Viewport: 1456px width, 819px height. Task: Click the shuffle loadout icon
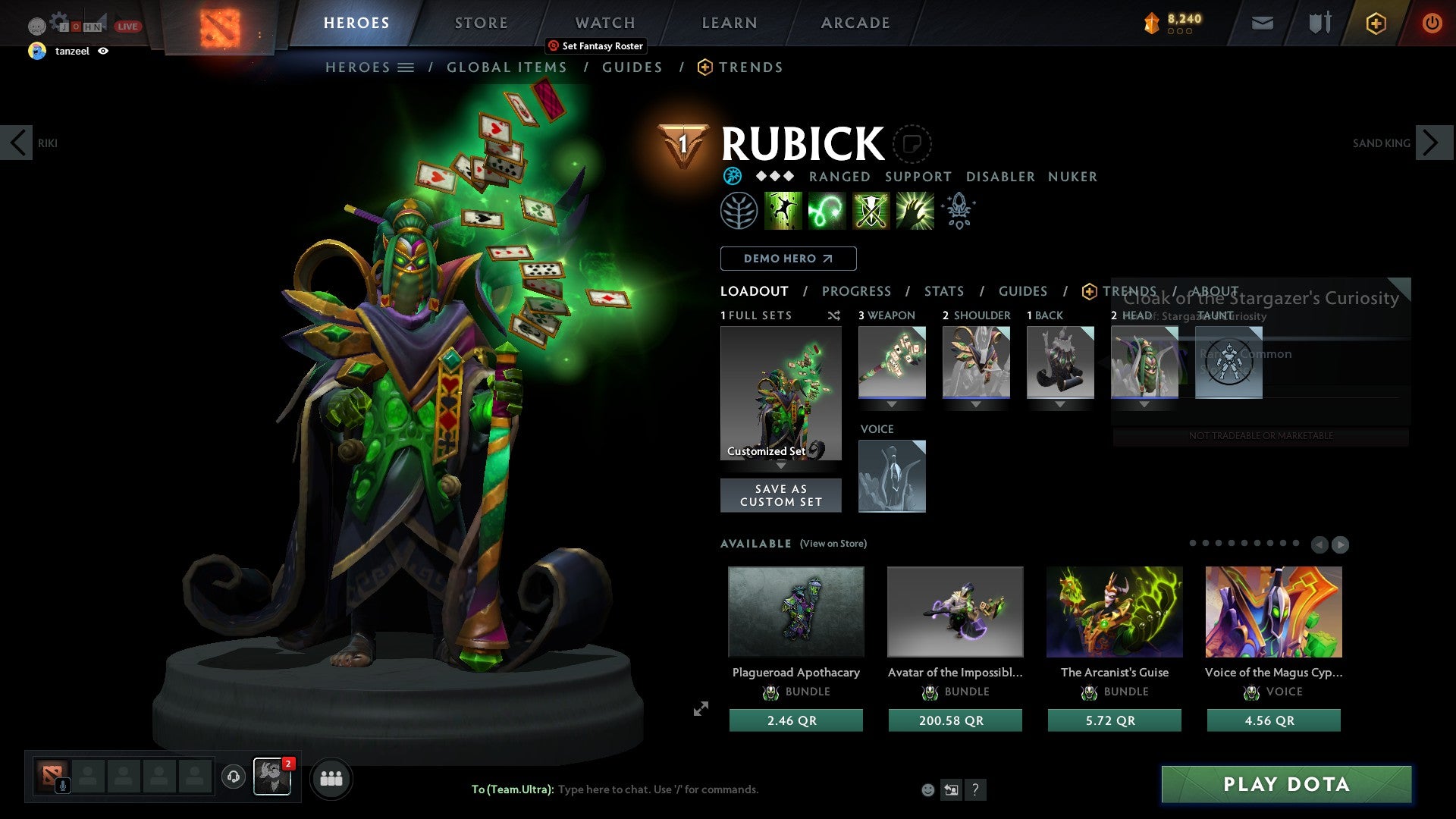point(834,315)
